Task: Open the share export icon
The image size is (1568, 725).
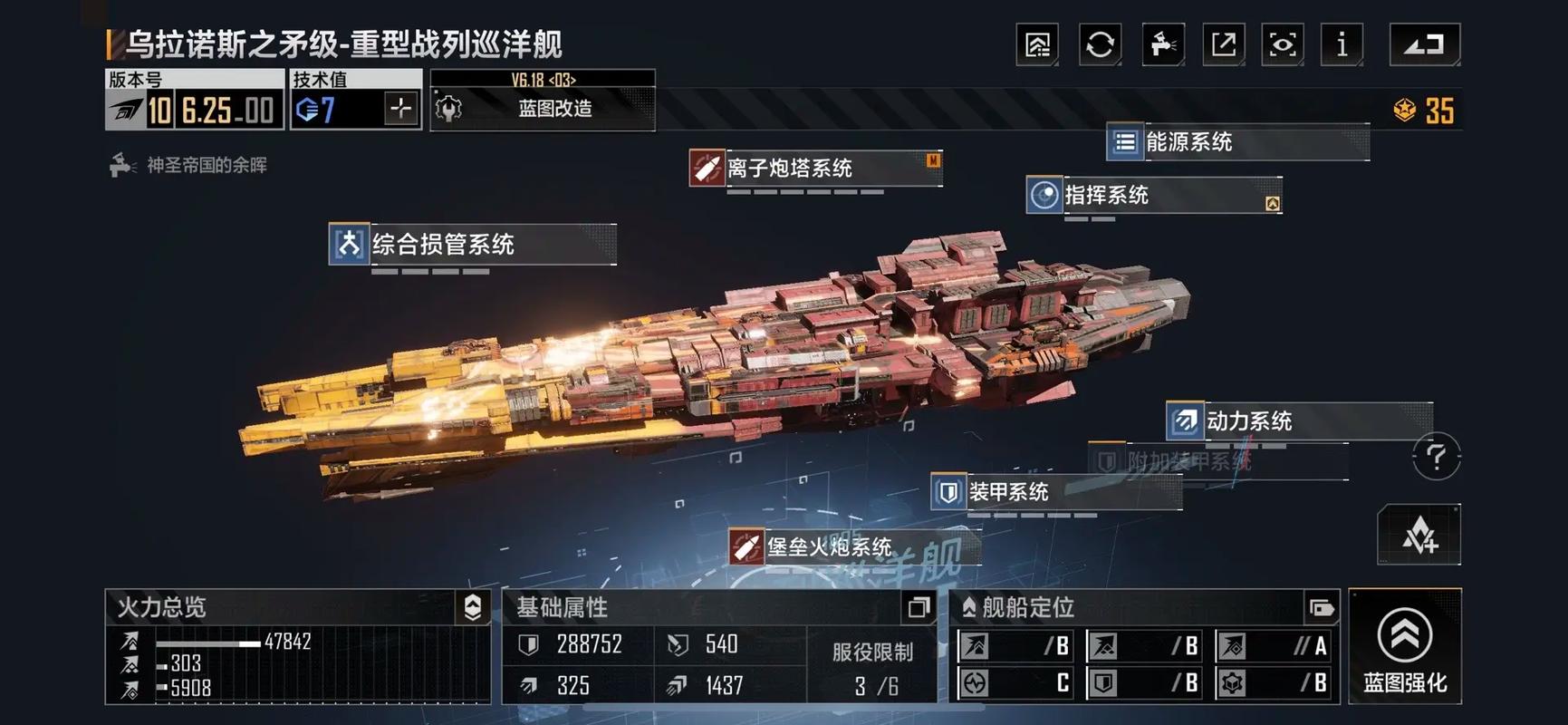Action: pos(1223,44)
